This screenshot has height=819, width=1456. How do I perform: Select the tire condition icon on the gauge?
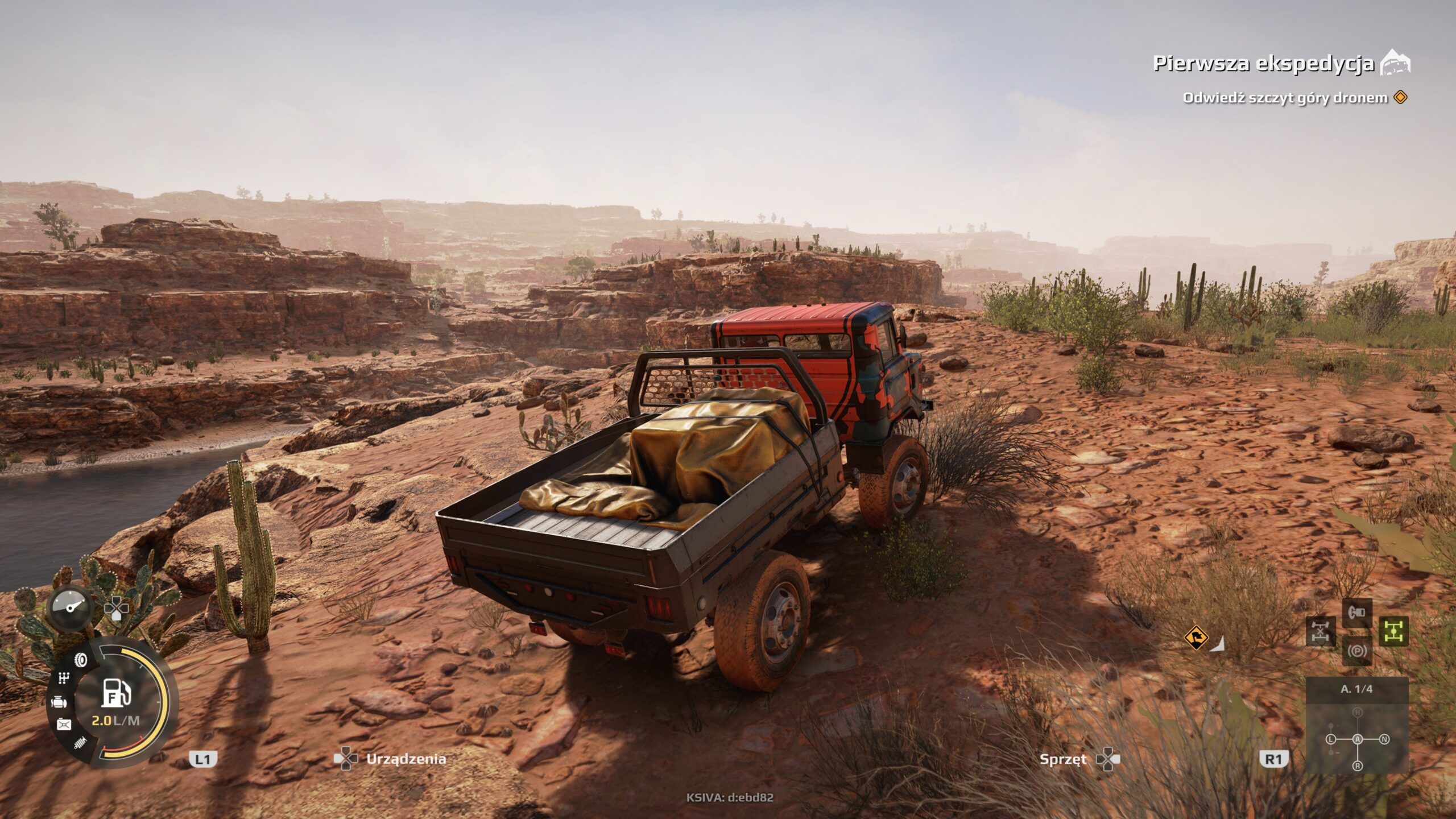(80, 660)
